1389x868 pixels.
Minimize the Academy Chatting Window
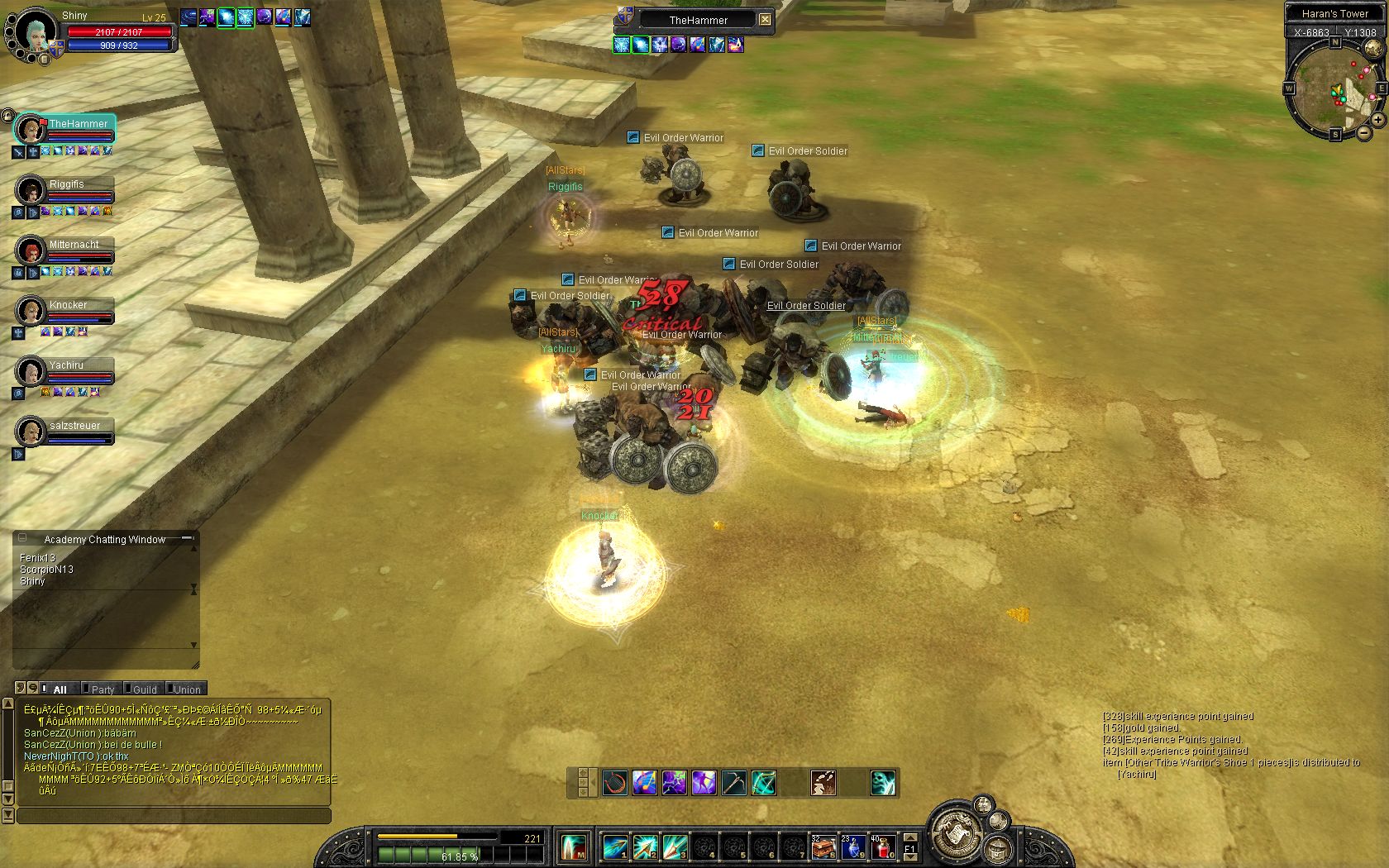point(188,538)
